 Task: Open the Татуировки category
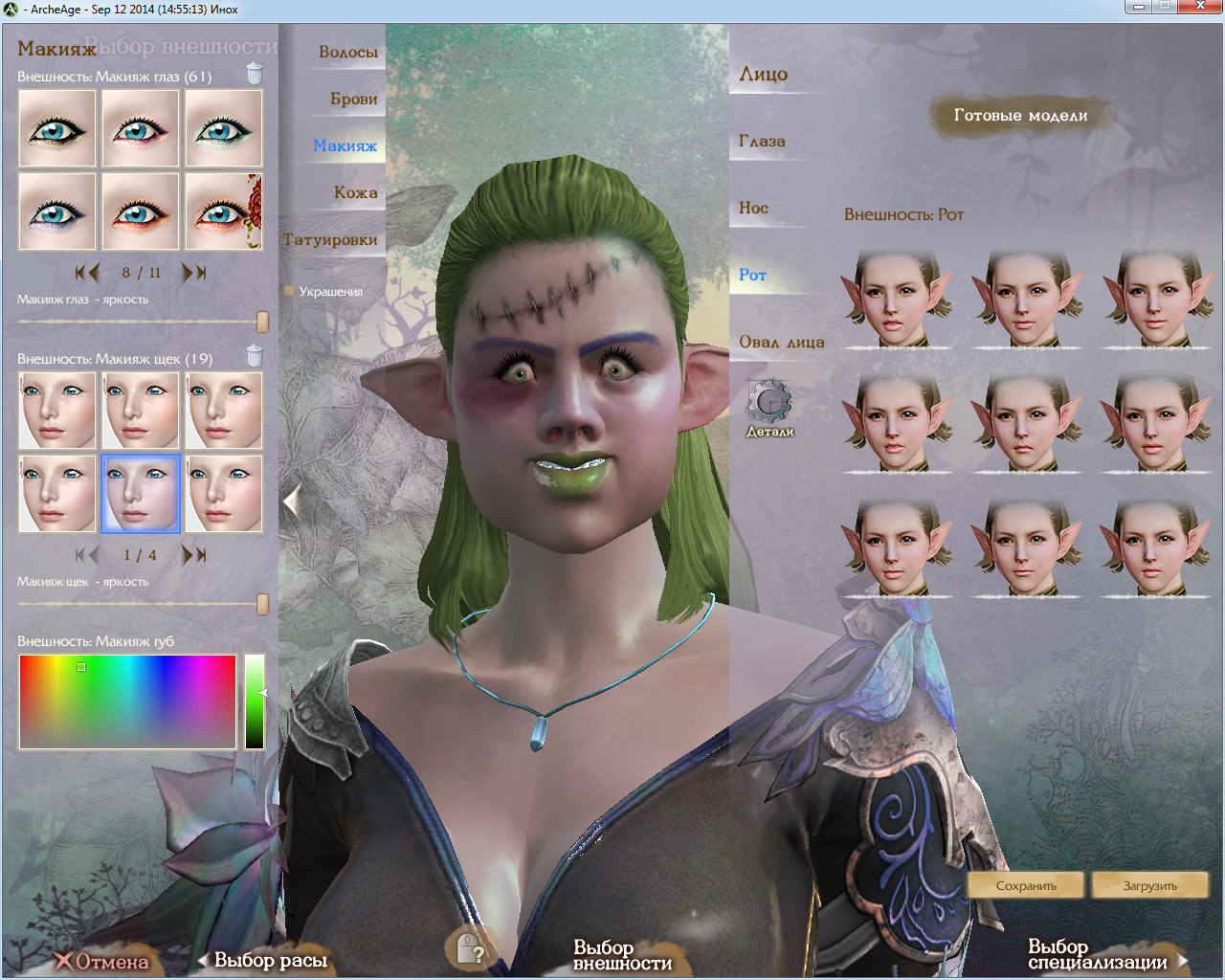coord(331,239)
